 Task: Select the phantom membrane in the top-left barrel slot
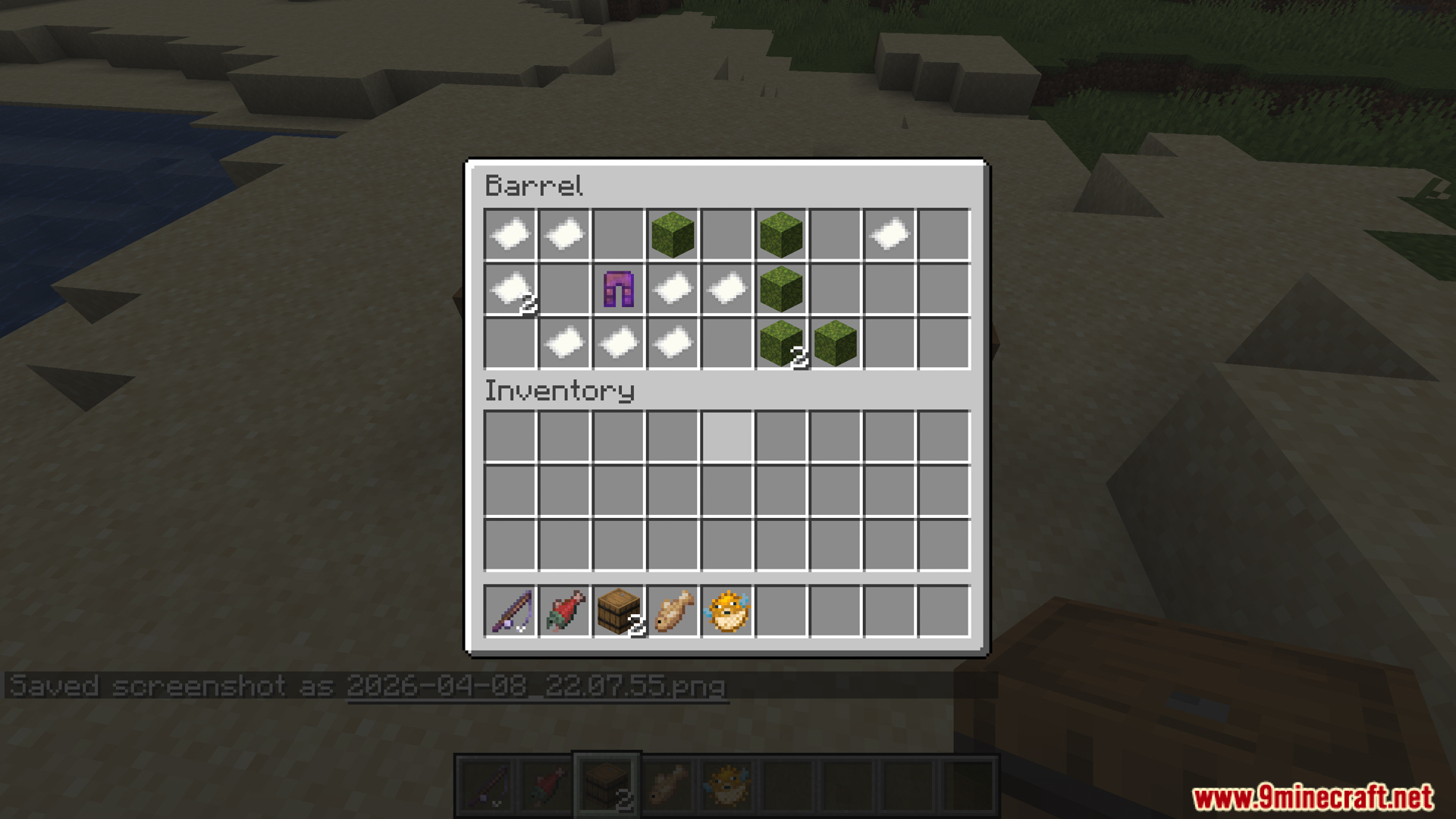tap(510, 234)
